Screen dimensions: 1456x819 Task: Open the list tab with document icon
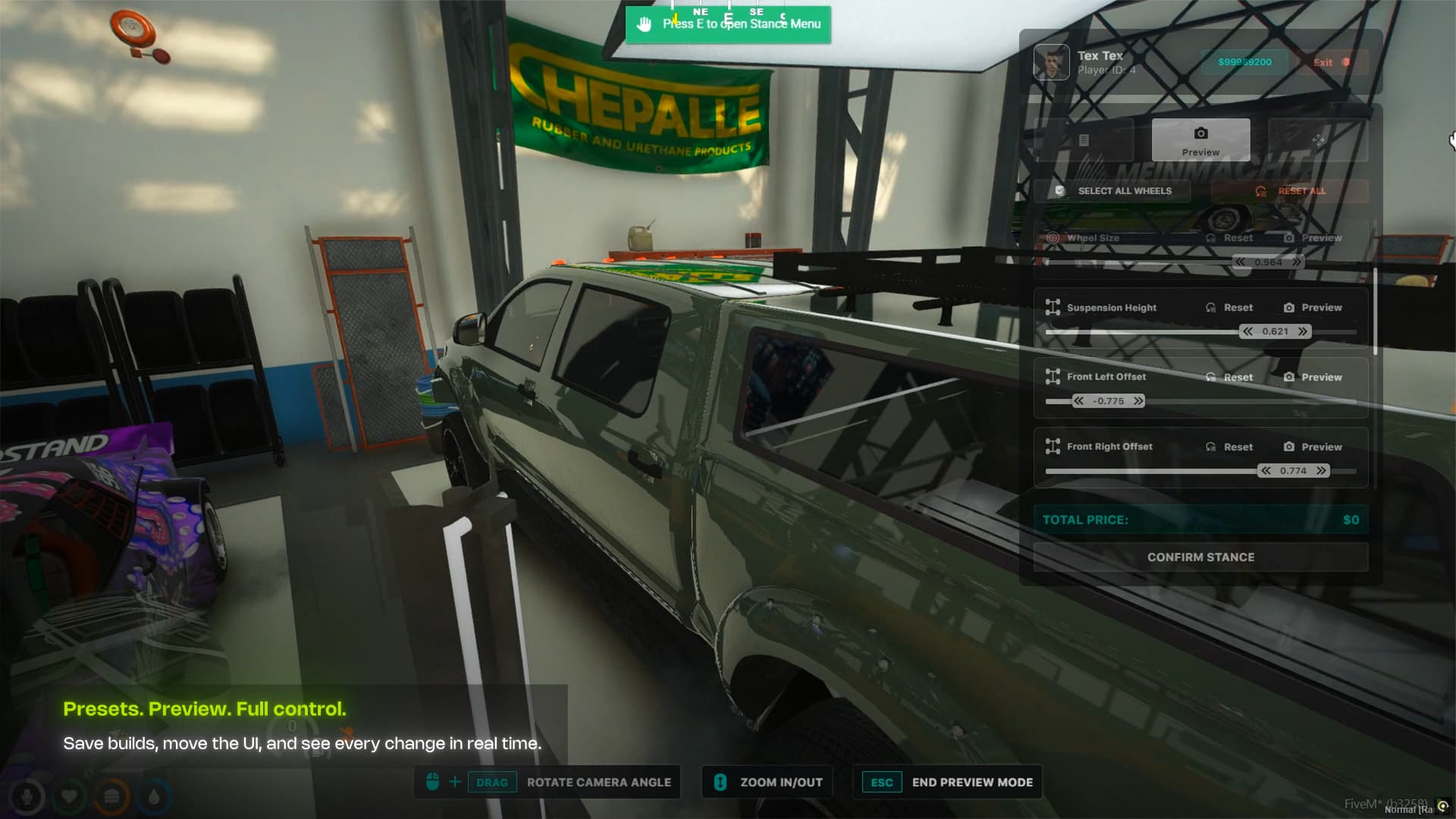(x=1084, y=140)
